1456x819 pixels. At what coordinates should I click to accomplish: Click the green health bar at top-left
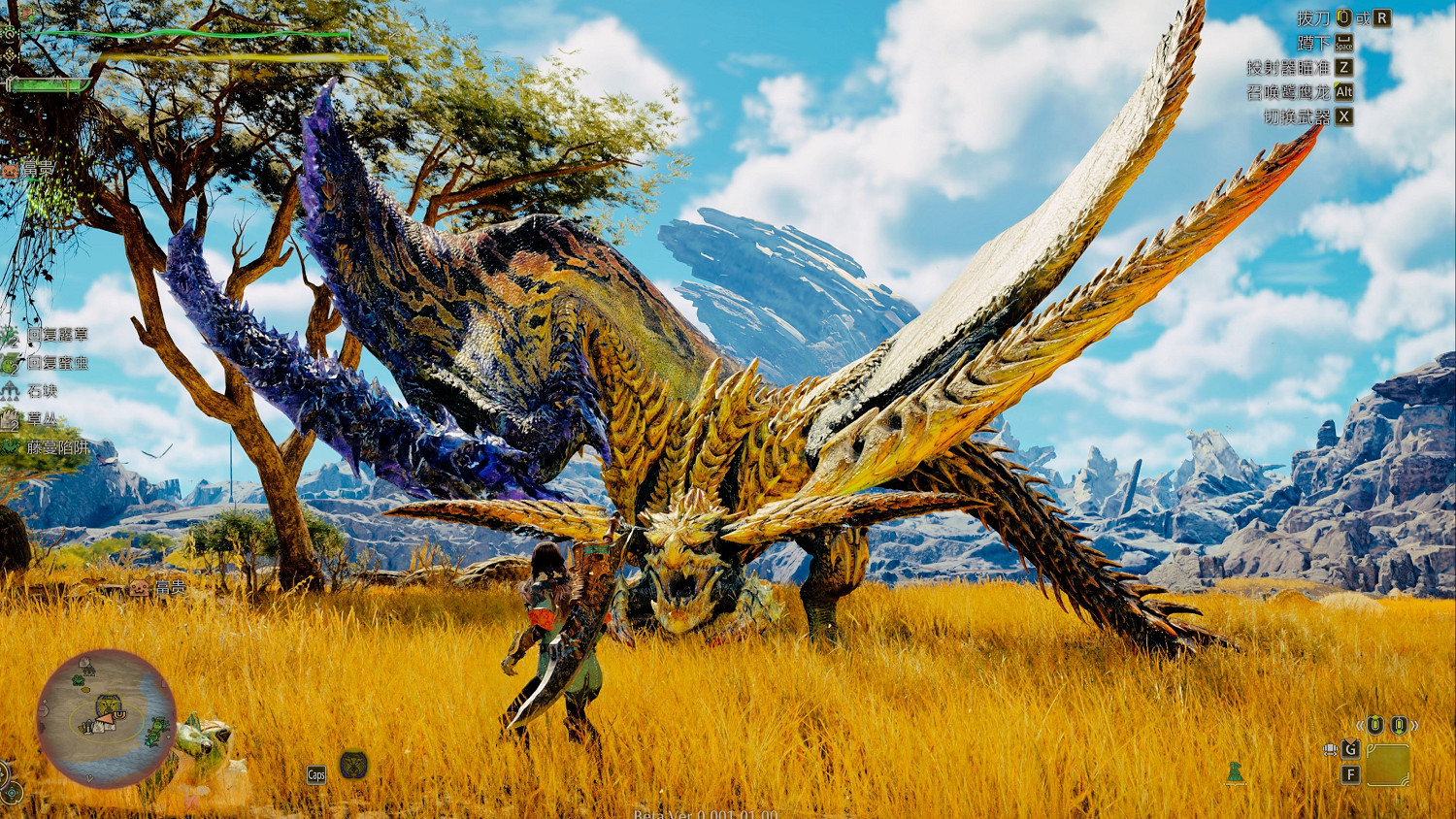pos(194,32)
